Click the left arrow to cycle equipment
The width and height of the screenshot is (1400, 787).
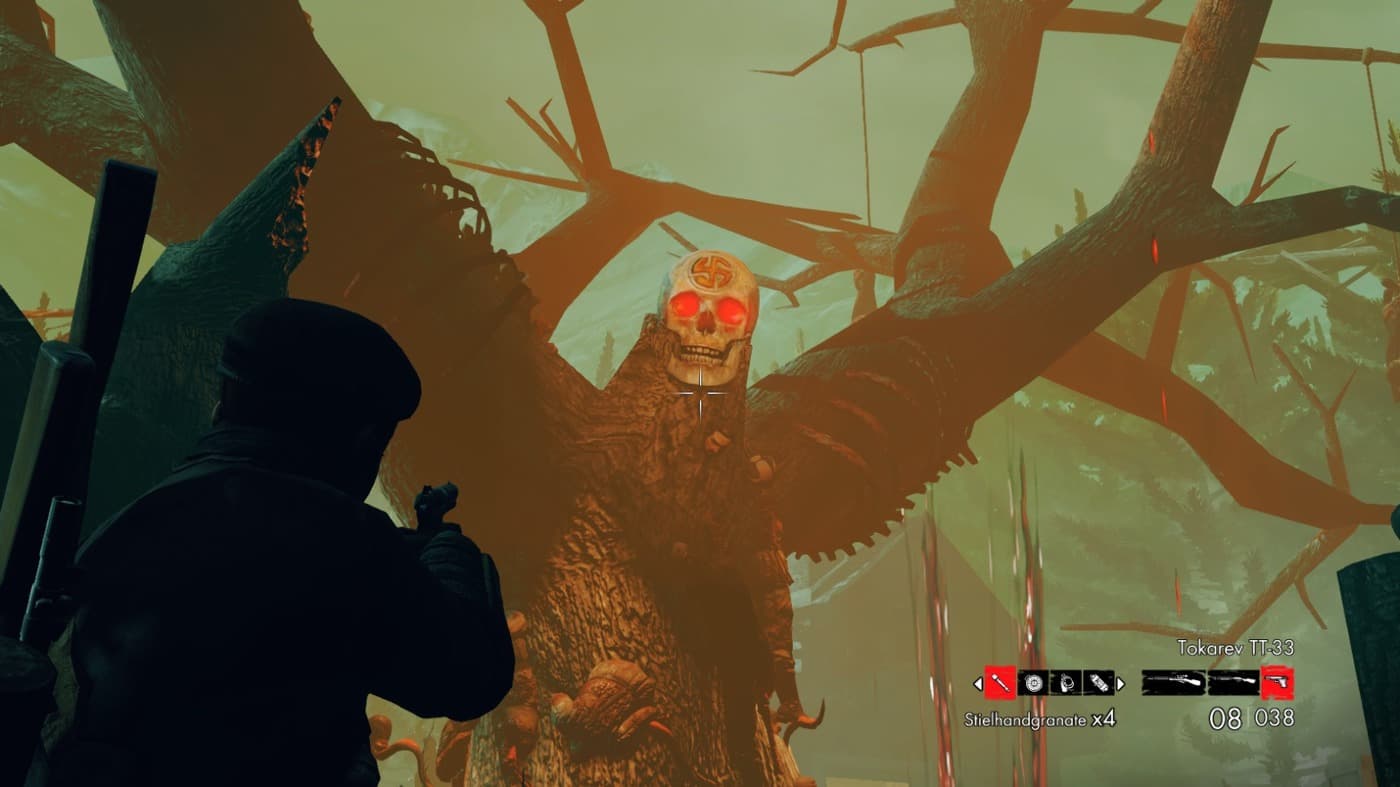pos(978,682)
